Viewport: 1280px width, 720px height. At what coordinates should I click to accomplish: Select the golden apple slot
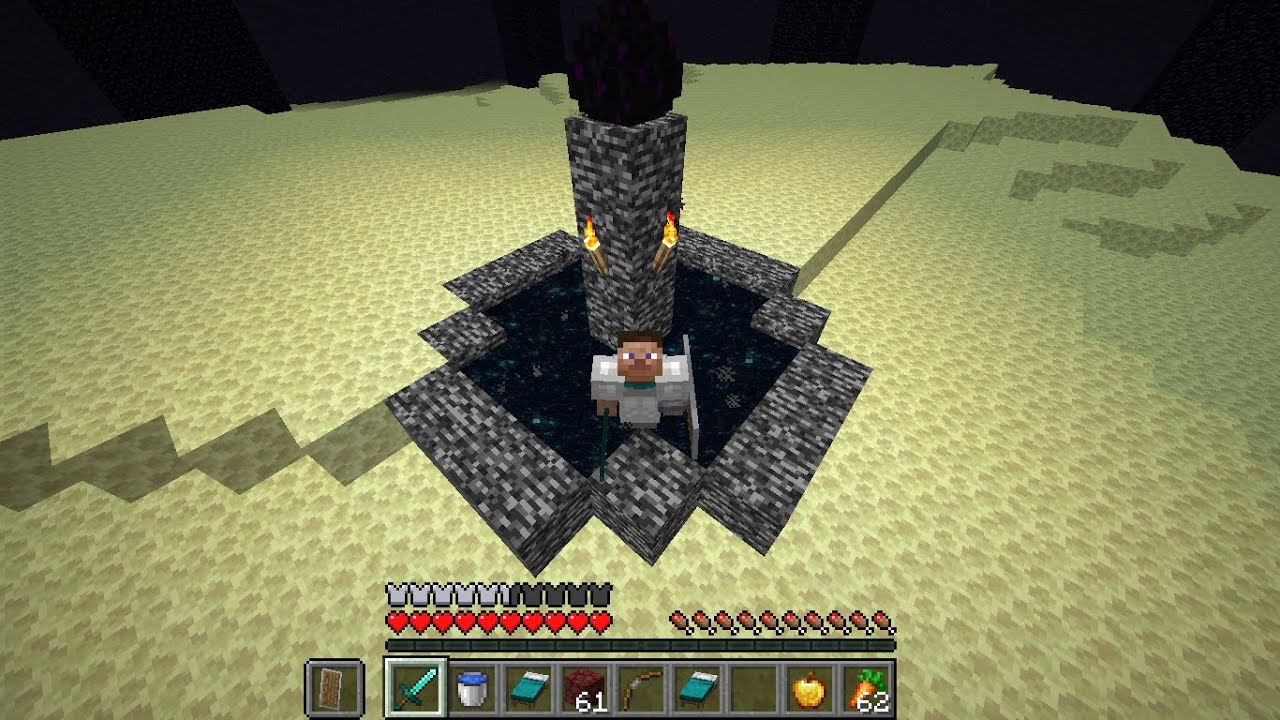click(x=808, y=688)
